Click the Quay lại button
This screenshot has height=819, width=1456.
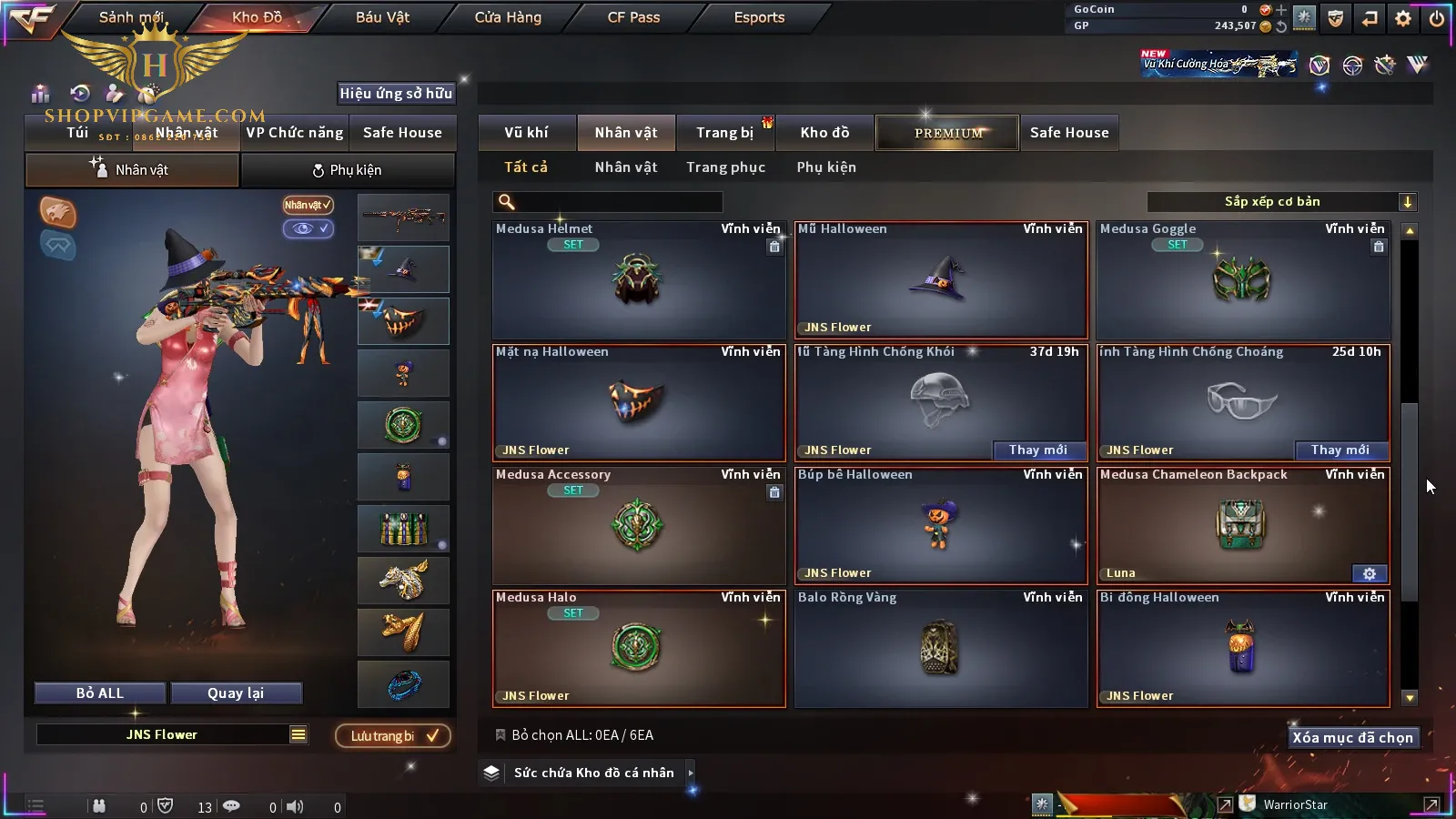[236, 693]
